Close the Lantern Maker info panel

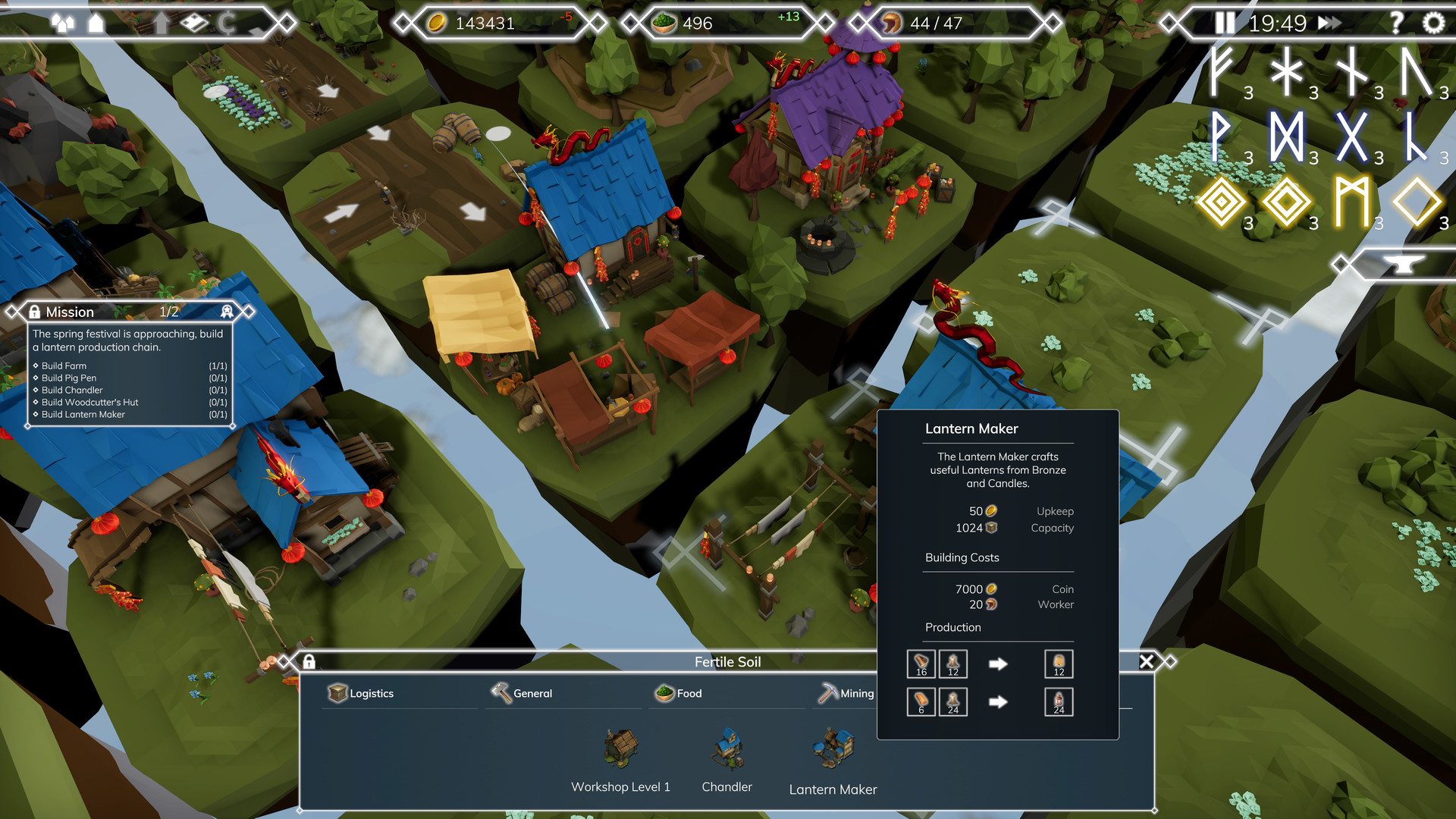(x=1147, y=661)
